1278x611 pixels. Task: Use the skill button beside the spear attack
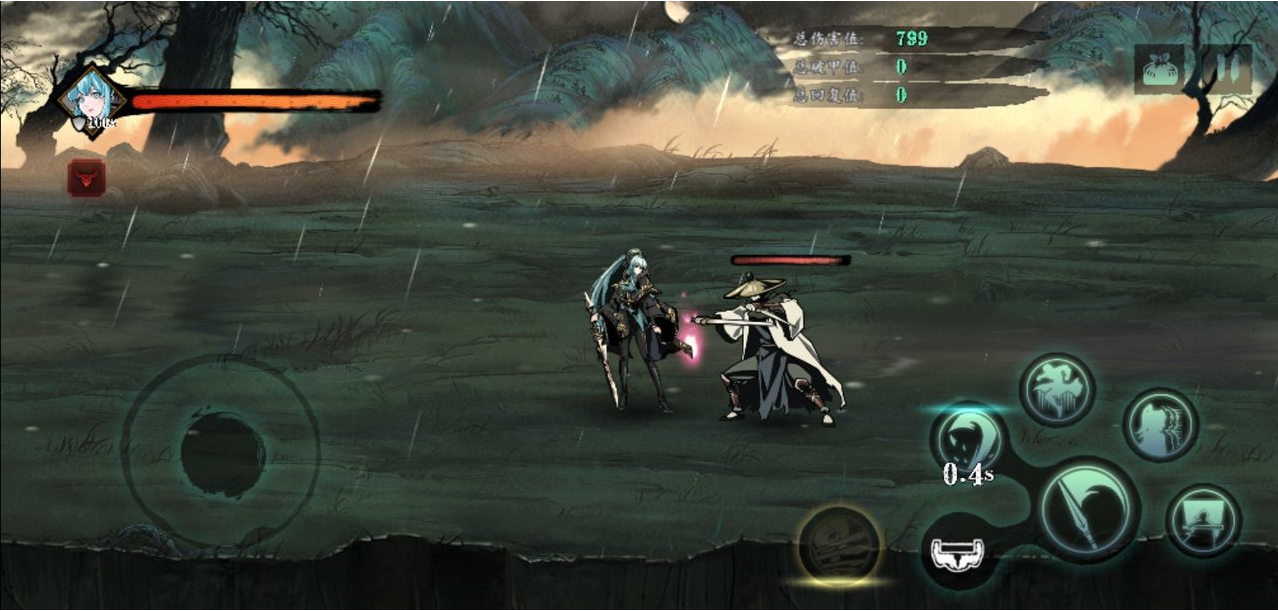(x=1203, y=520)
